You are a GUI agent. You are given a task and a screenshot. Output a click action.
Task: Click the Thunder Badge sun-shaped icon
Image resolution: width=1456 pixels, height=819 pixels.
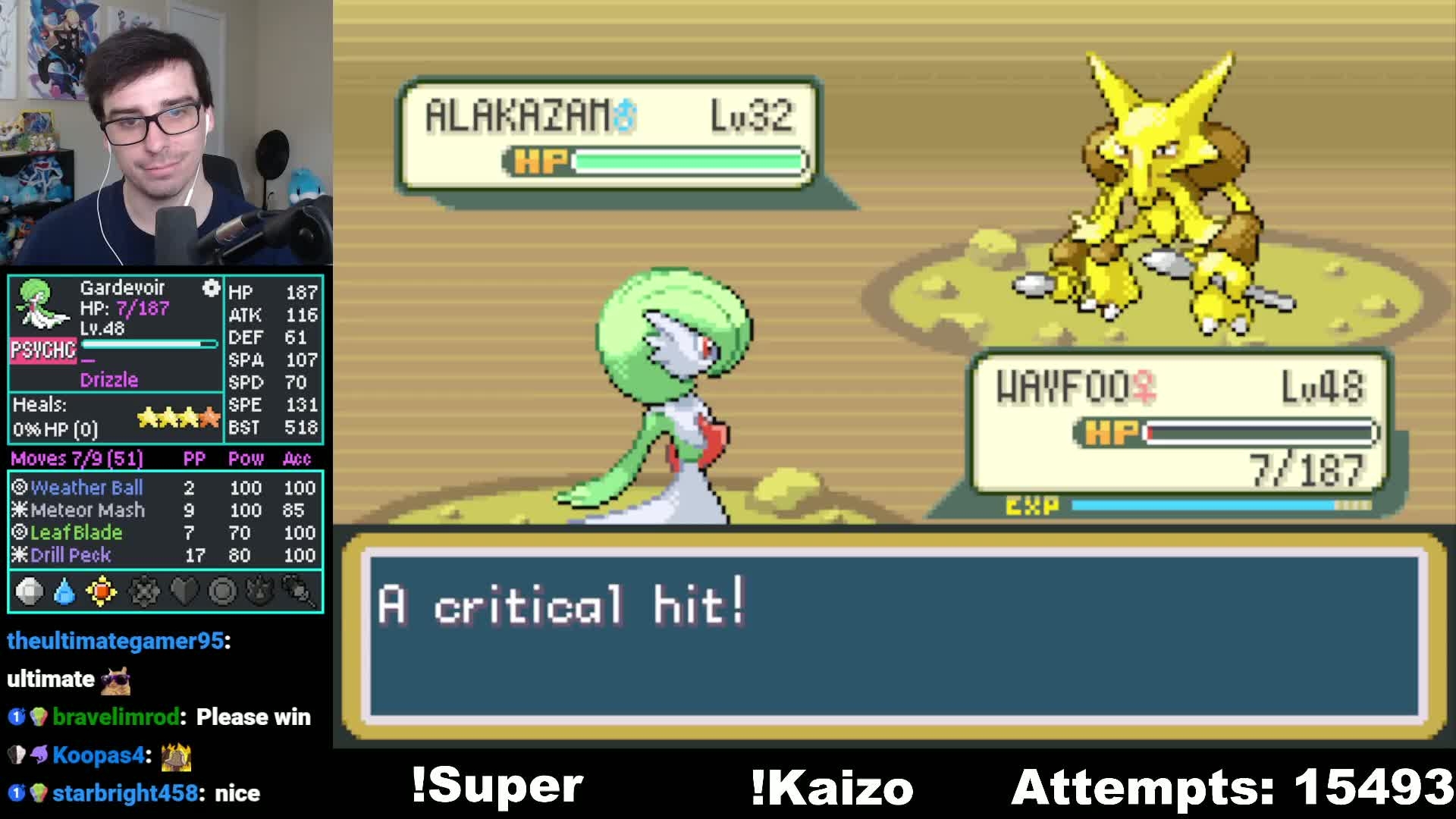(102, 591)
